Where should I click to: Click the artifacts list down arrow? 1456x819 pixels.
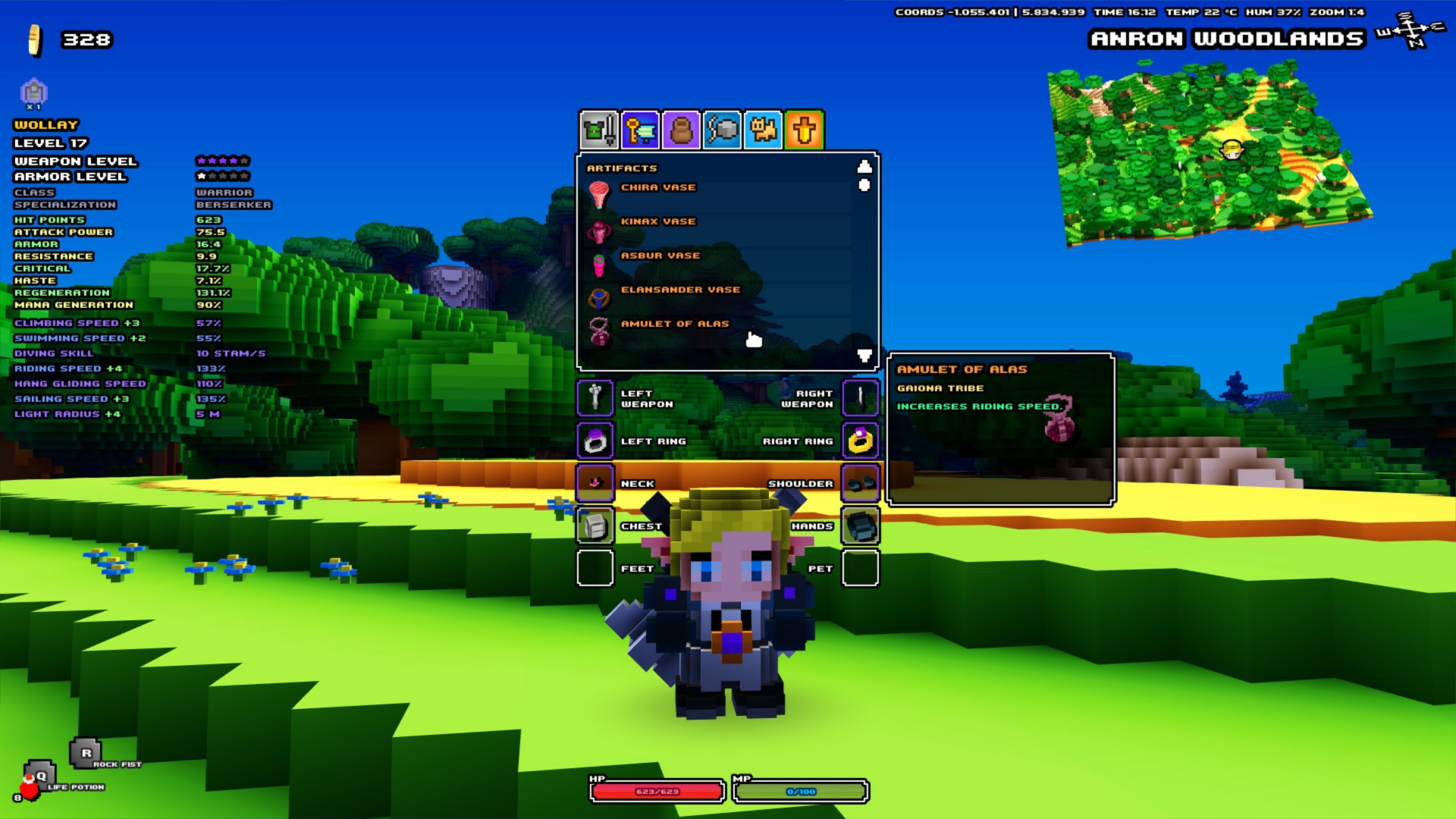tap(864, 355)
